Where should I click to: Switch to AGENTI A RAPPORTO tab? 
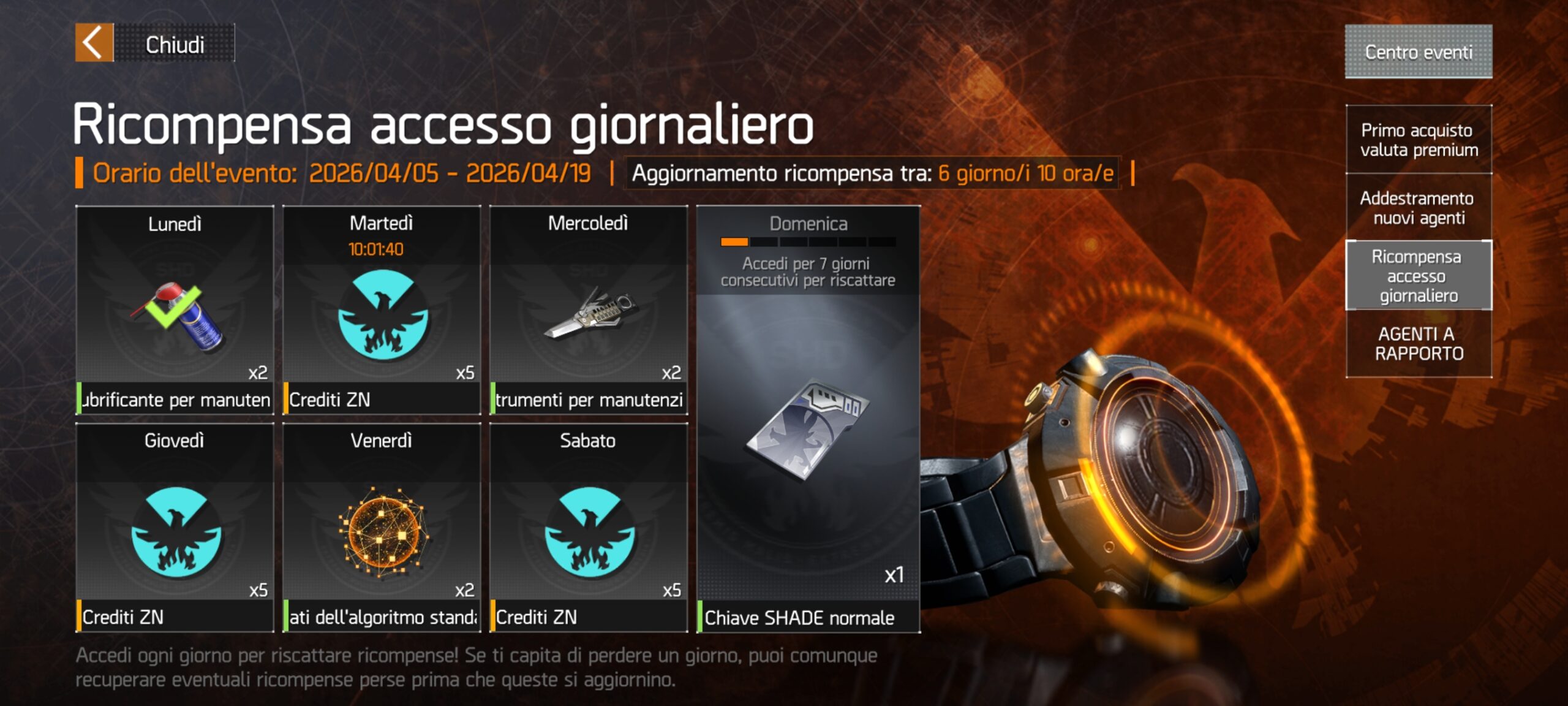[x=1419, y=344]
